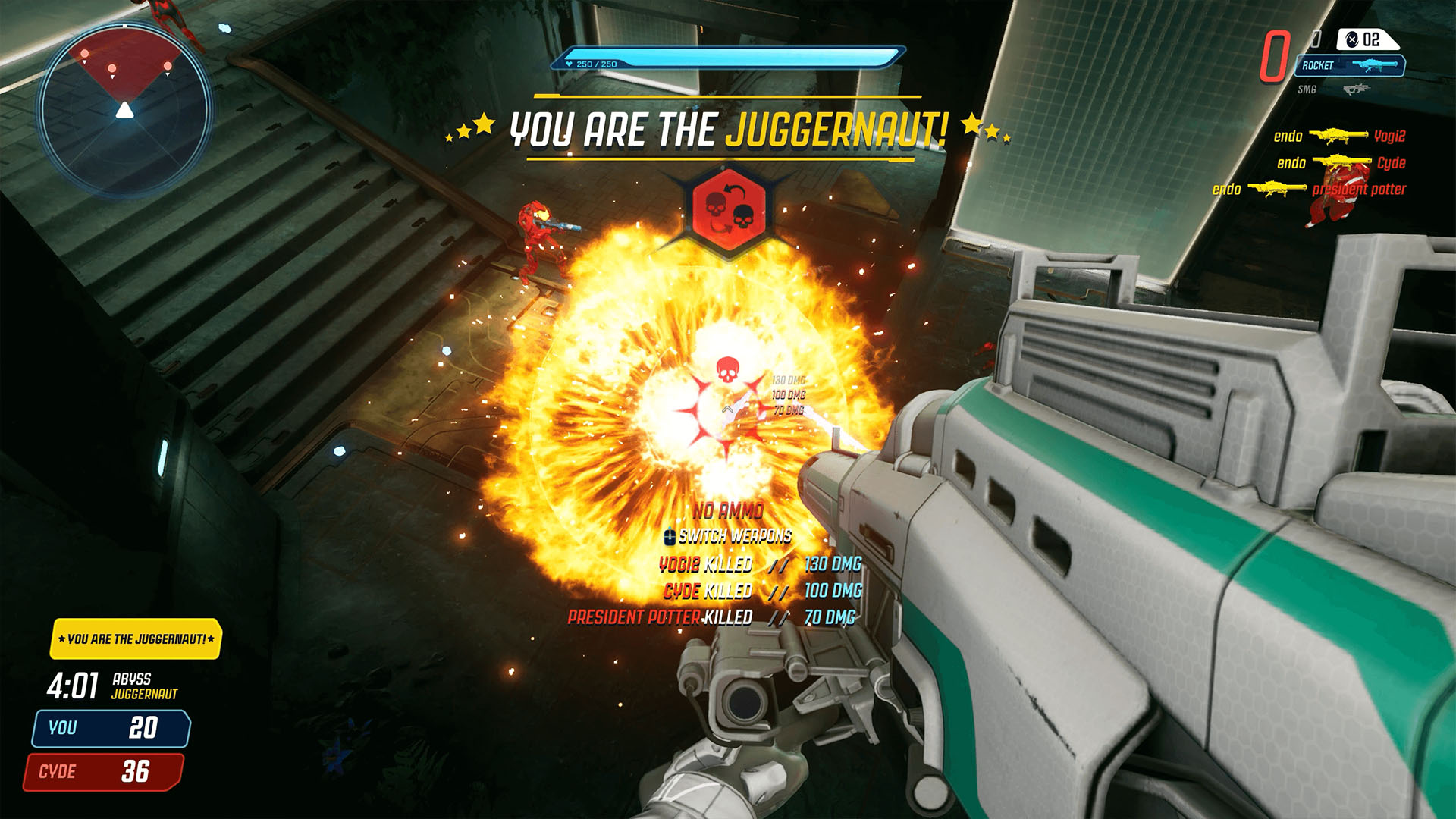Click the YOU blue scoreboard row
The width and height of the screenshot is (1456, 819).
click(110, 728)
